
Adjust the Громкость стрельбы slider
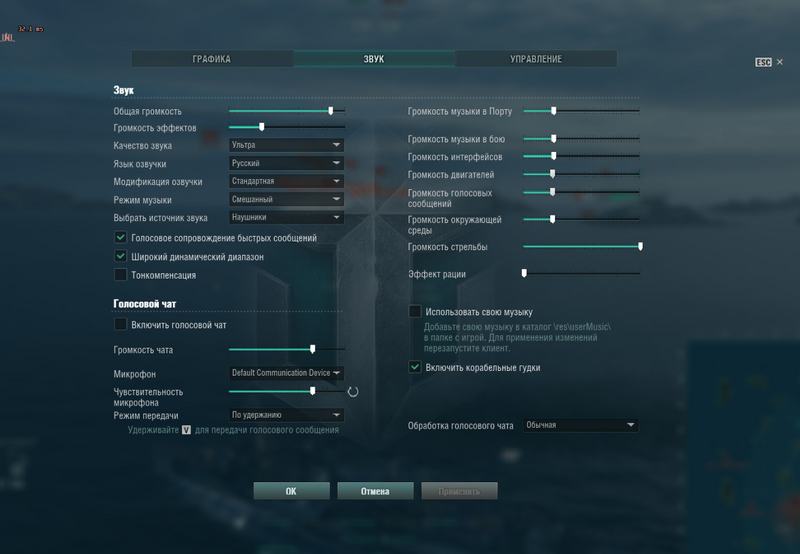[581, 246]
